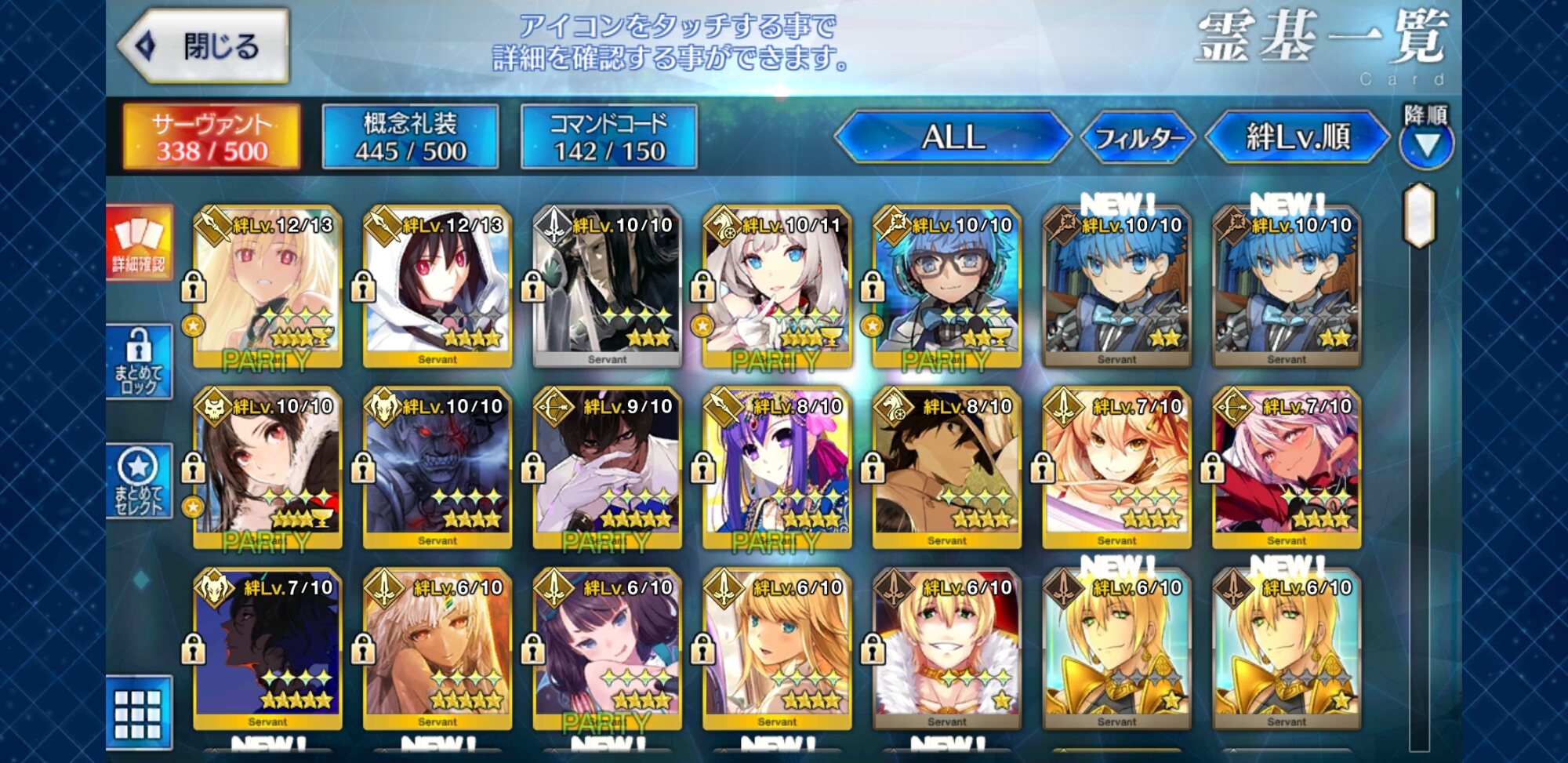Tap the まとめてセレクト star button
Viewport: 1568px width, 763px height.
tap(140, 481)
